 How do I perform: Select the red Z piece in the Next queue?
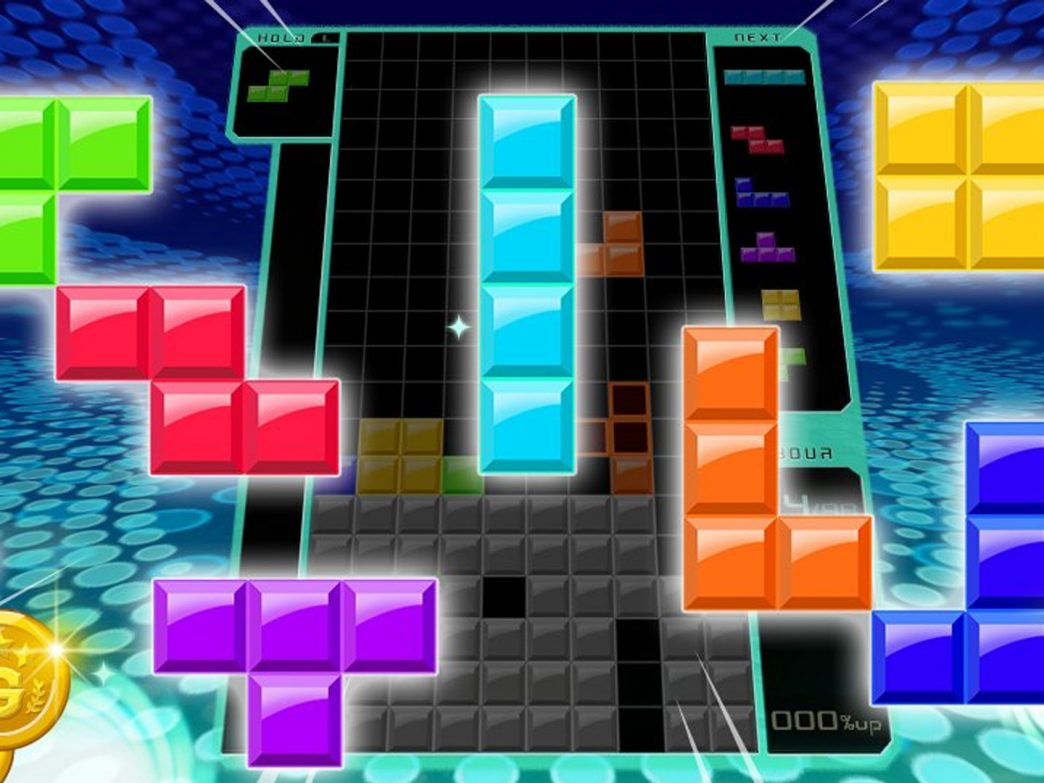coord(756,140)
